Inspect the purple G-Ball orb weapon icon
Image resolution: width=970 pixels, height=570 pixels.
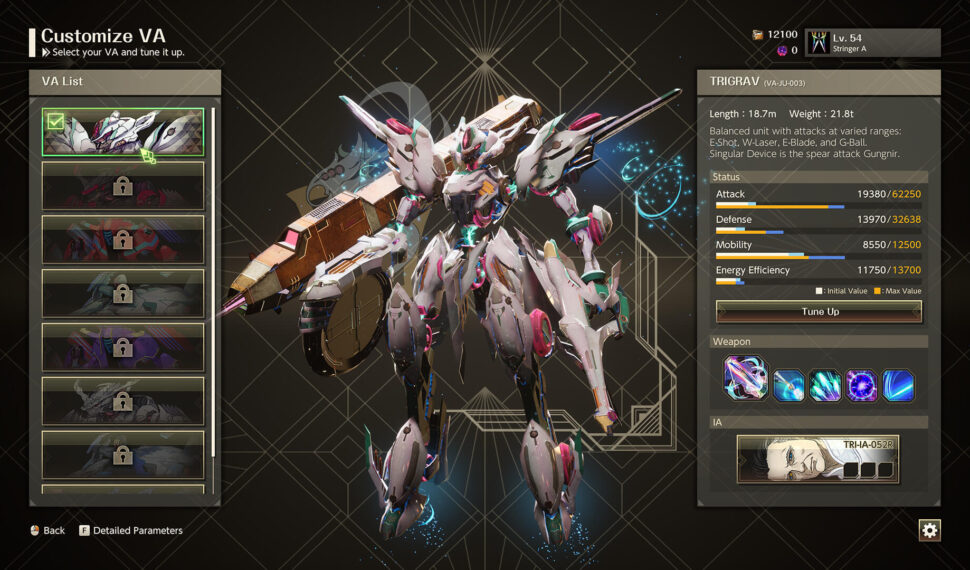click(861, 385)
